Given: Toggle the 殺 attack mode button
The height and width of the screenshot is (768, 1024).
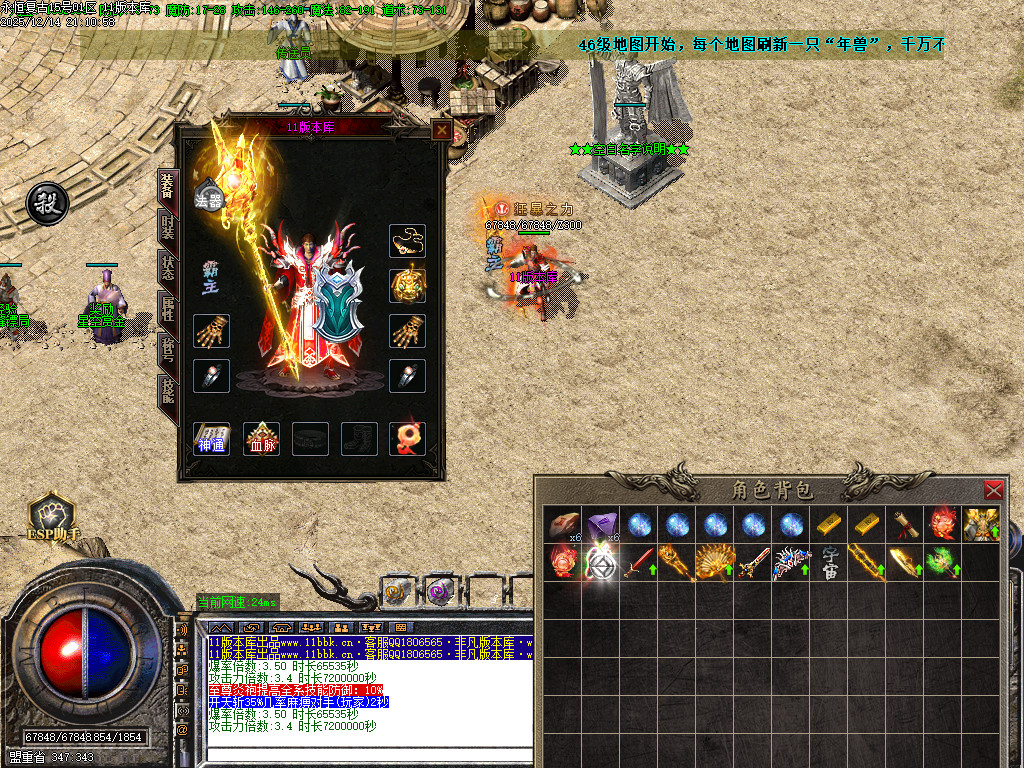Looking at the screenshot, I should coord(47,204).
